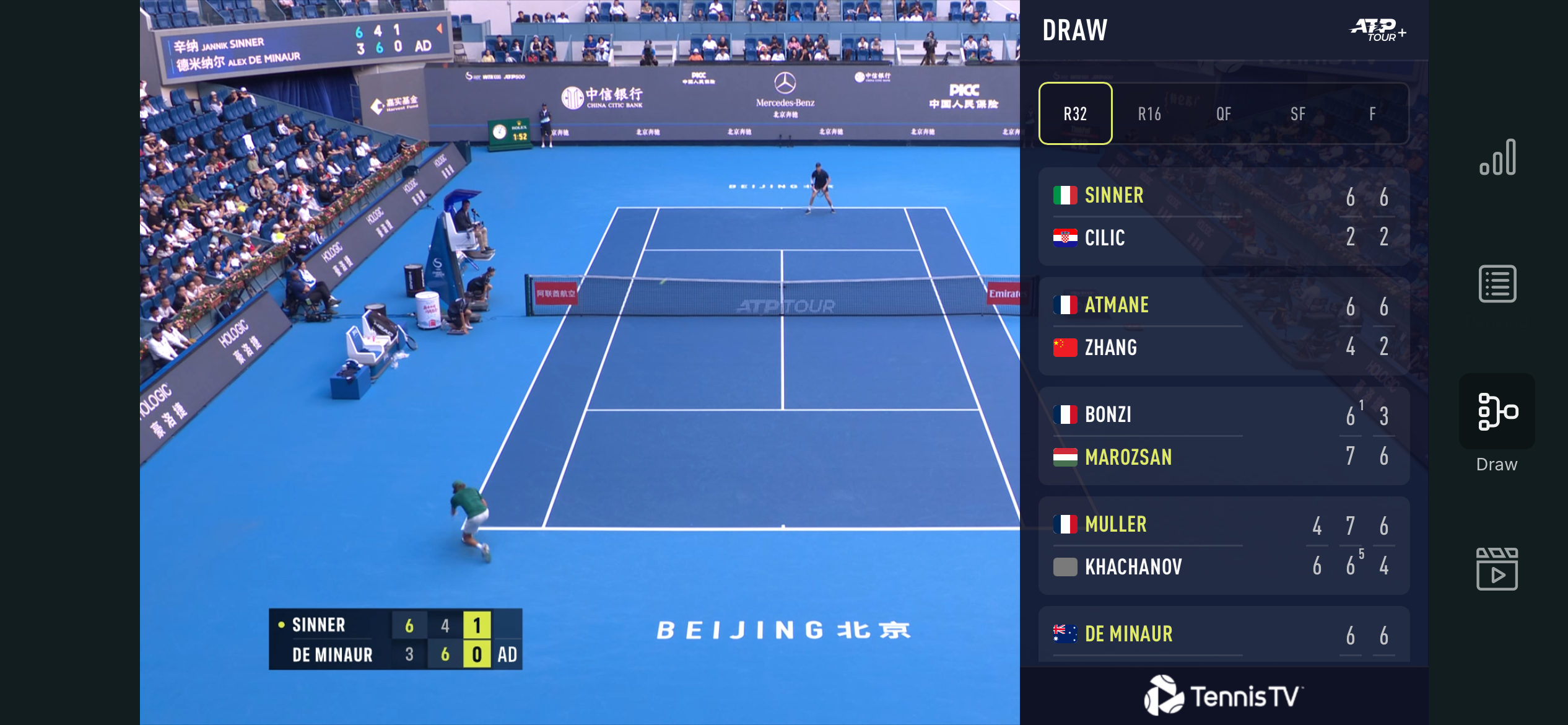Show the QF round draw
The width and height of the screenshot is (1568, 725).
pos(1224,113)
